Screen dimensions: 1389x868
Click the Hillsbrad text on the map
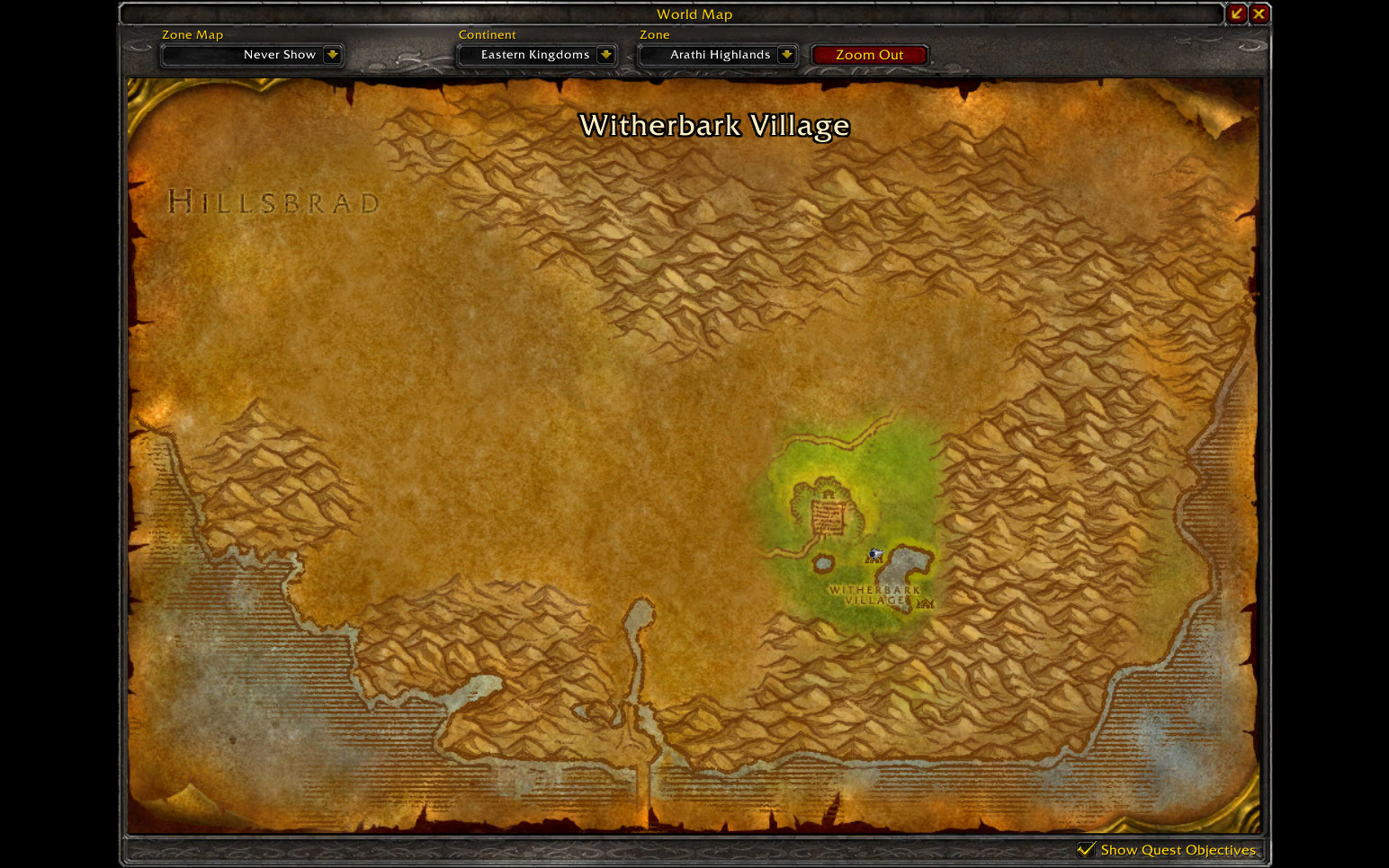click(x=273, y=201)
